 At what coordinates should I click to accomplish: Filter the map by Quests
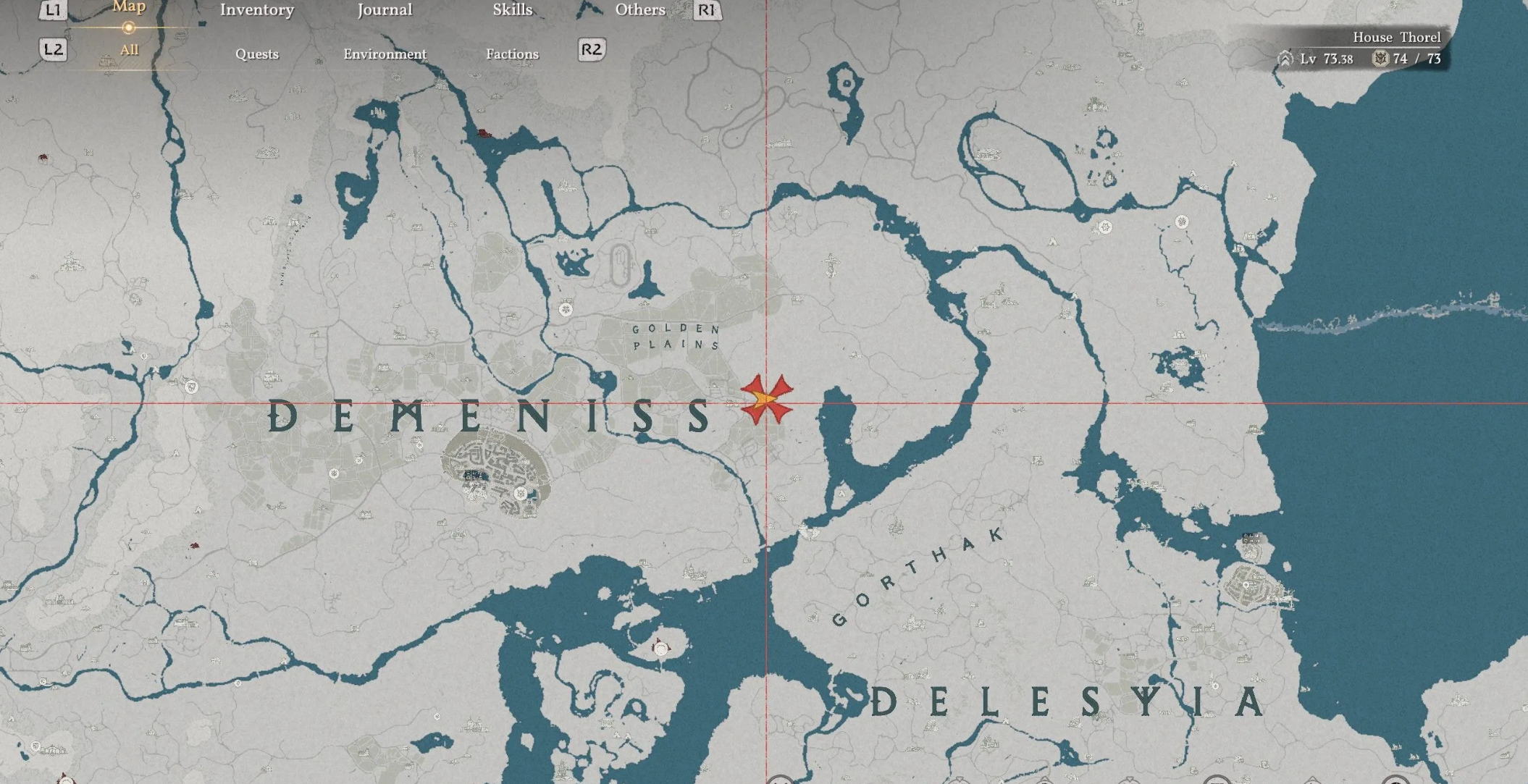(257, 54)
